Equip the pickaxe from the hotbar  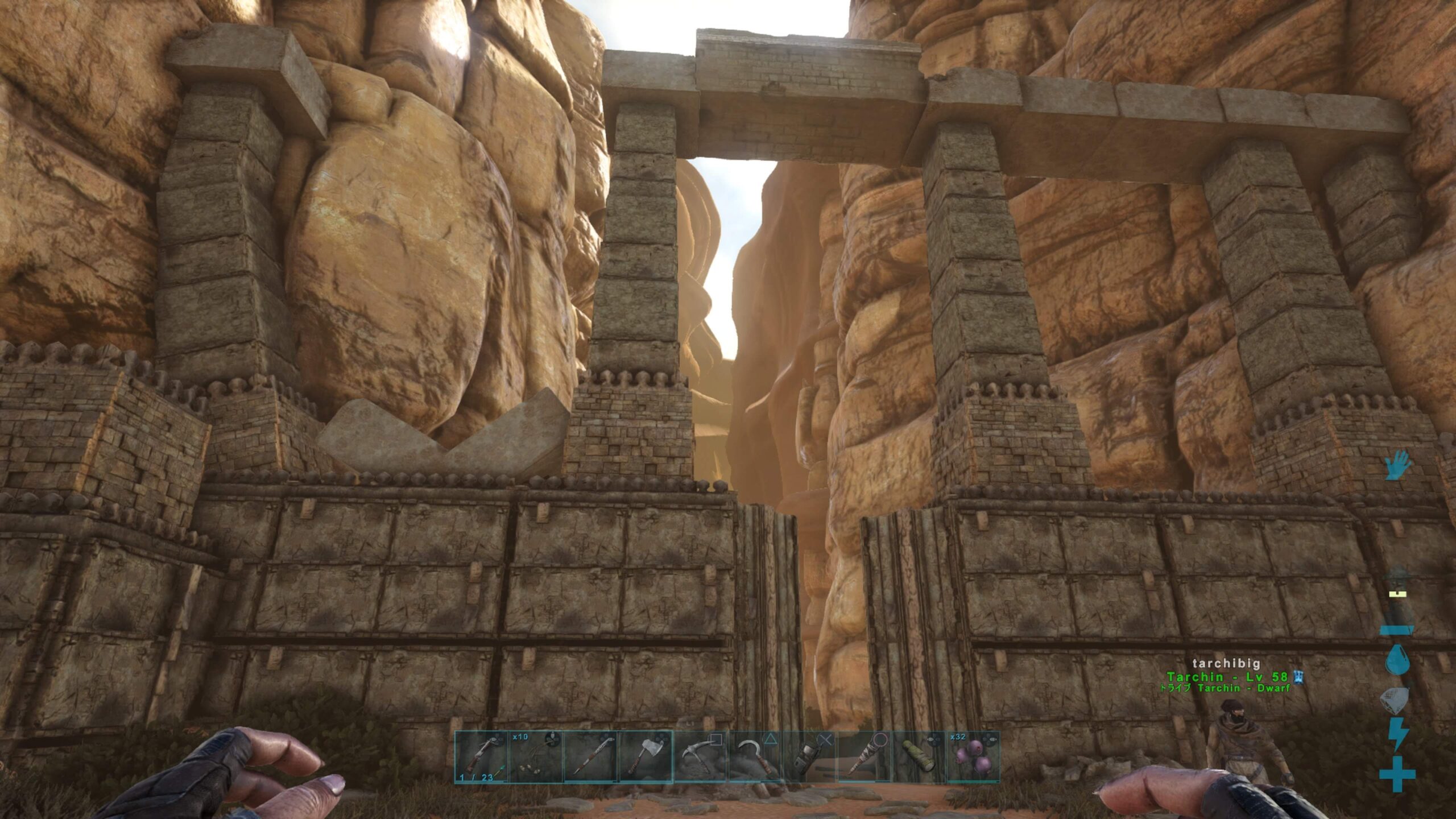click(700, 757)
